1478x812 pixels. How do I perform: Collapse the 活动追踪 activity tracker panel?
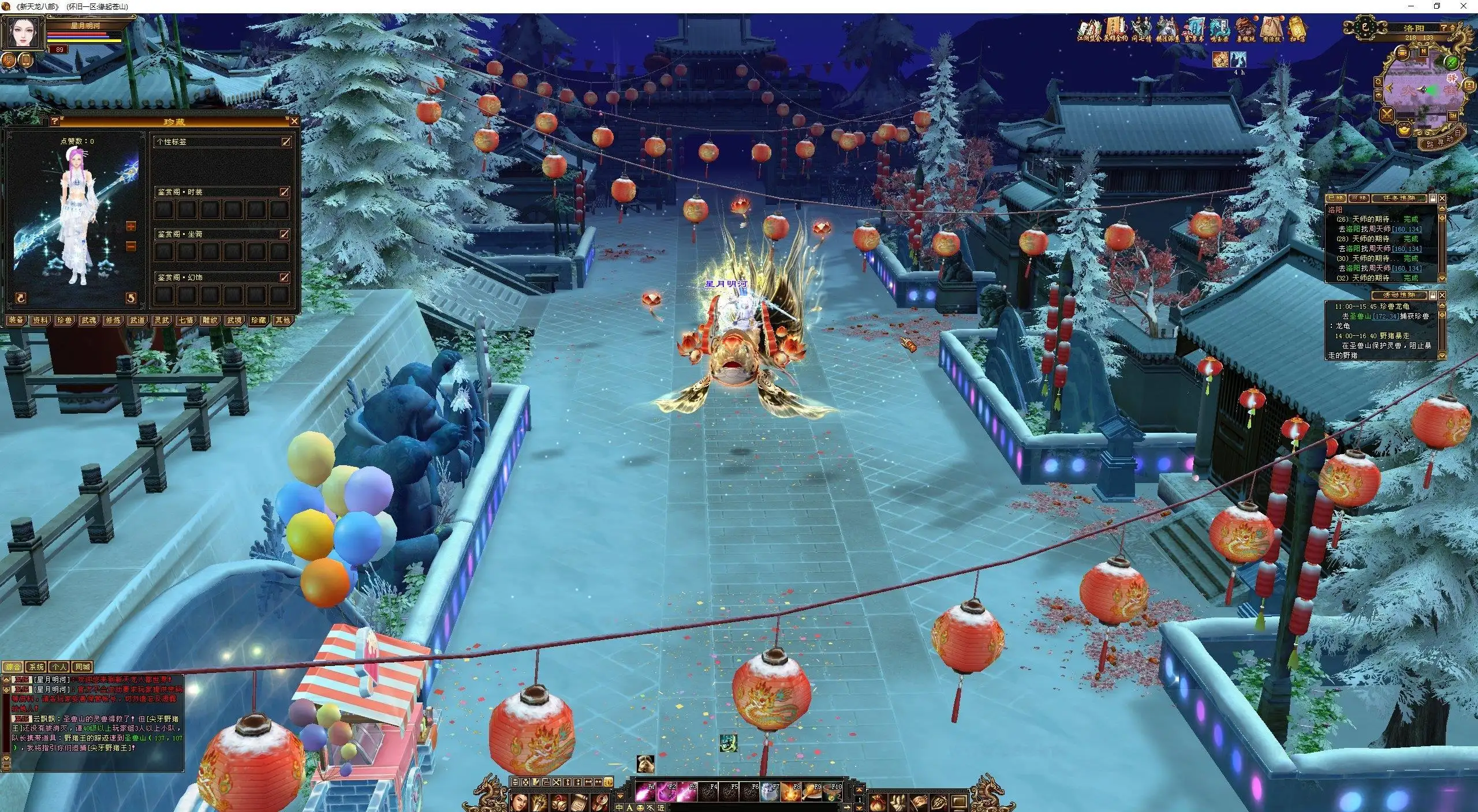1442,295
